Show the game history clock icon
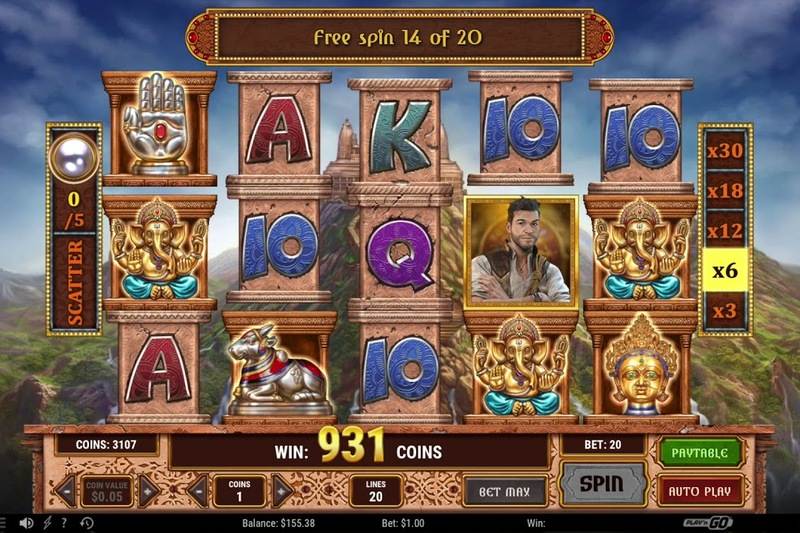Viewport: 800px width, 533px height. pyautogui.click(x=87, y=523)
